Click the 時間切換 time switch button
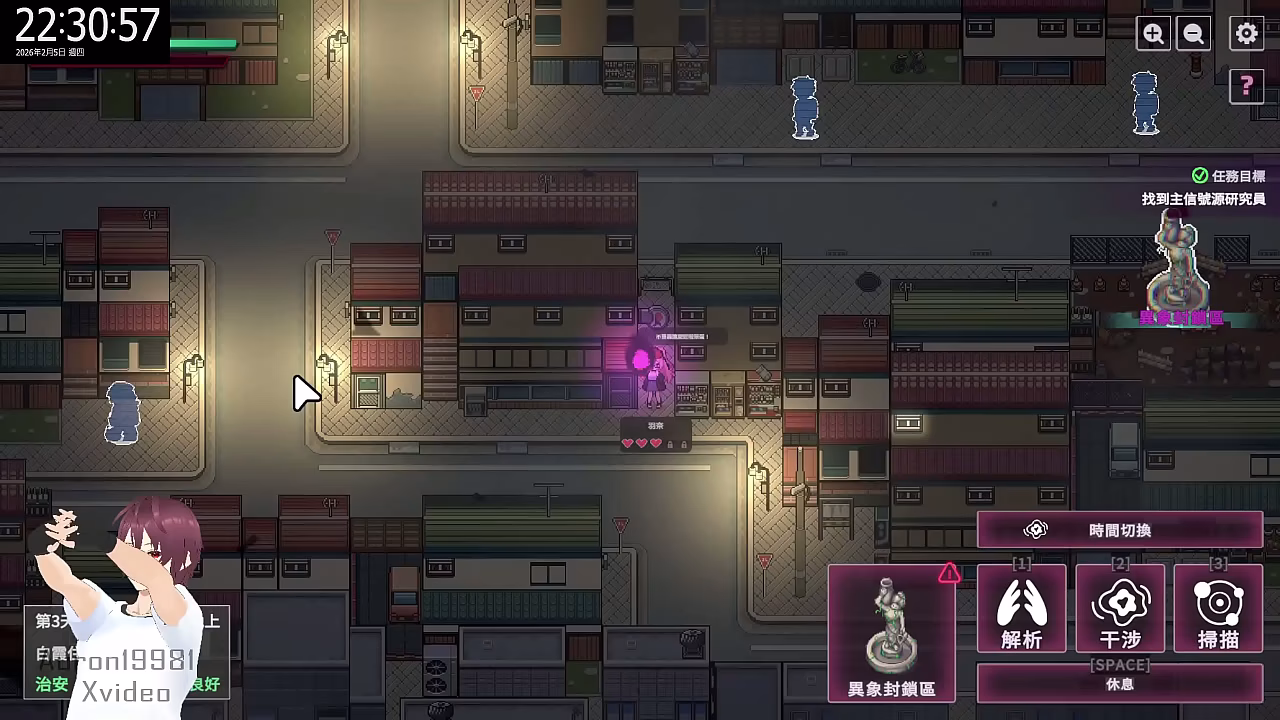The width and height of the screenshot is (1280, 720). click(1119, 530)
